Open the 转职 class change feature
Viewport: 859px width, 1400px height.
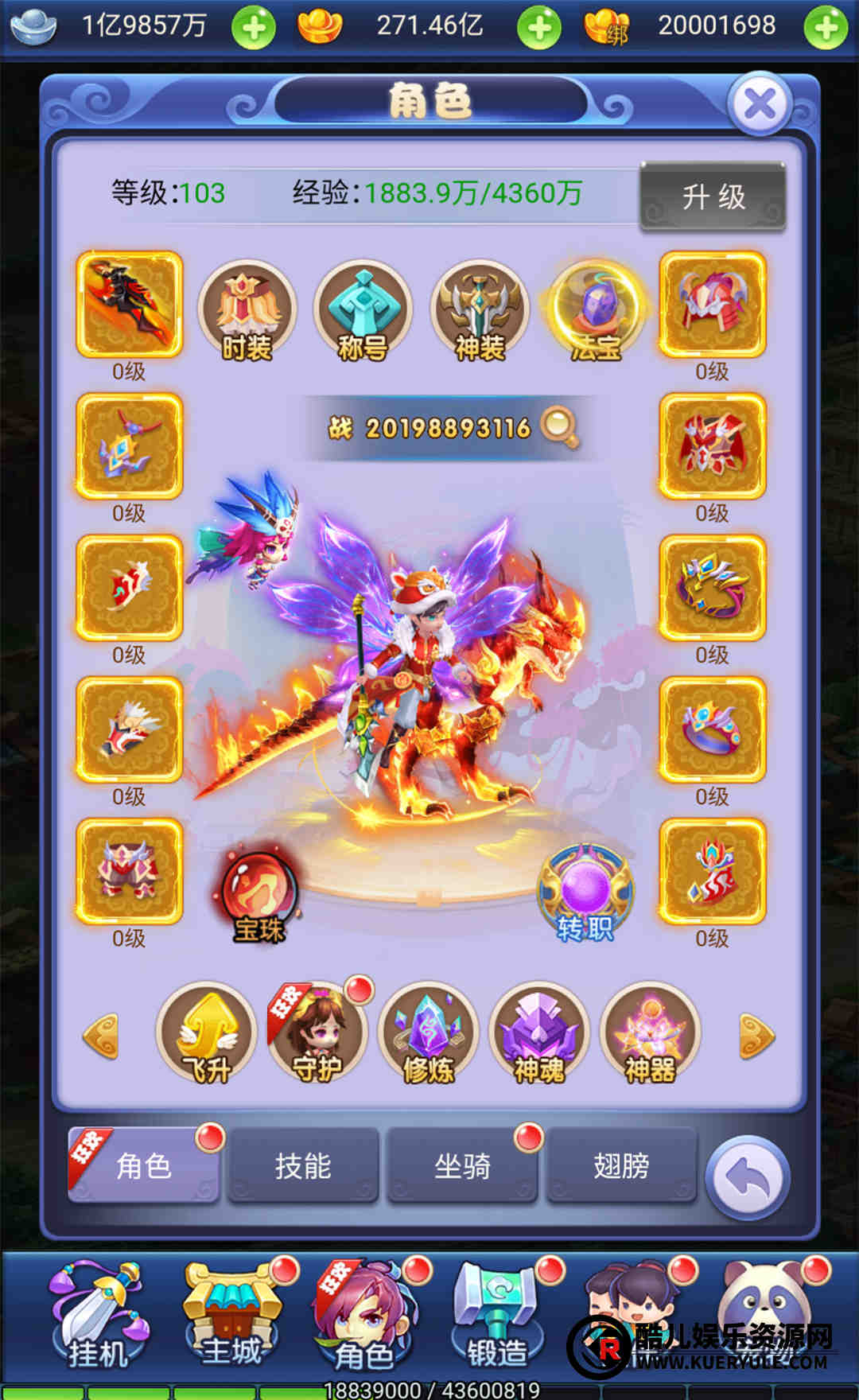585,894
